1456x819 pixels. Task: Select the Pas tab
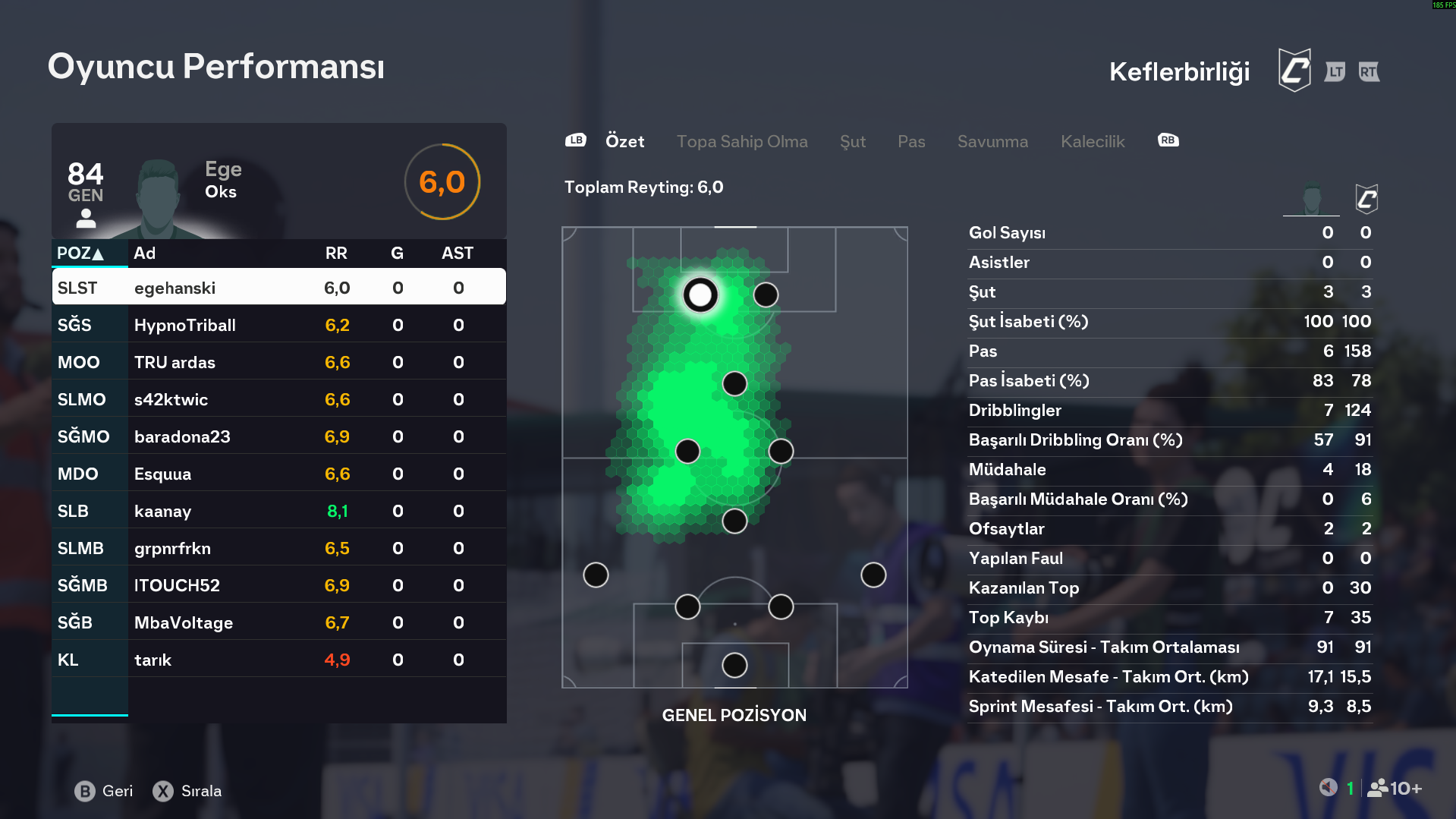click(910, 141)
